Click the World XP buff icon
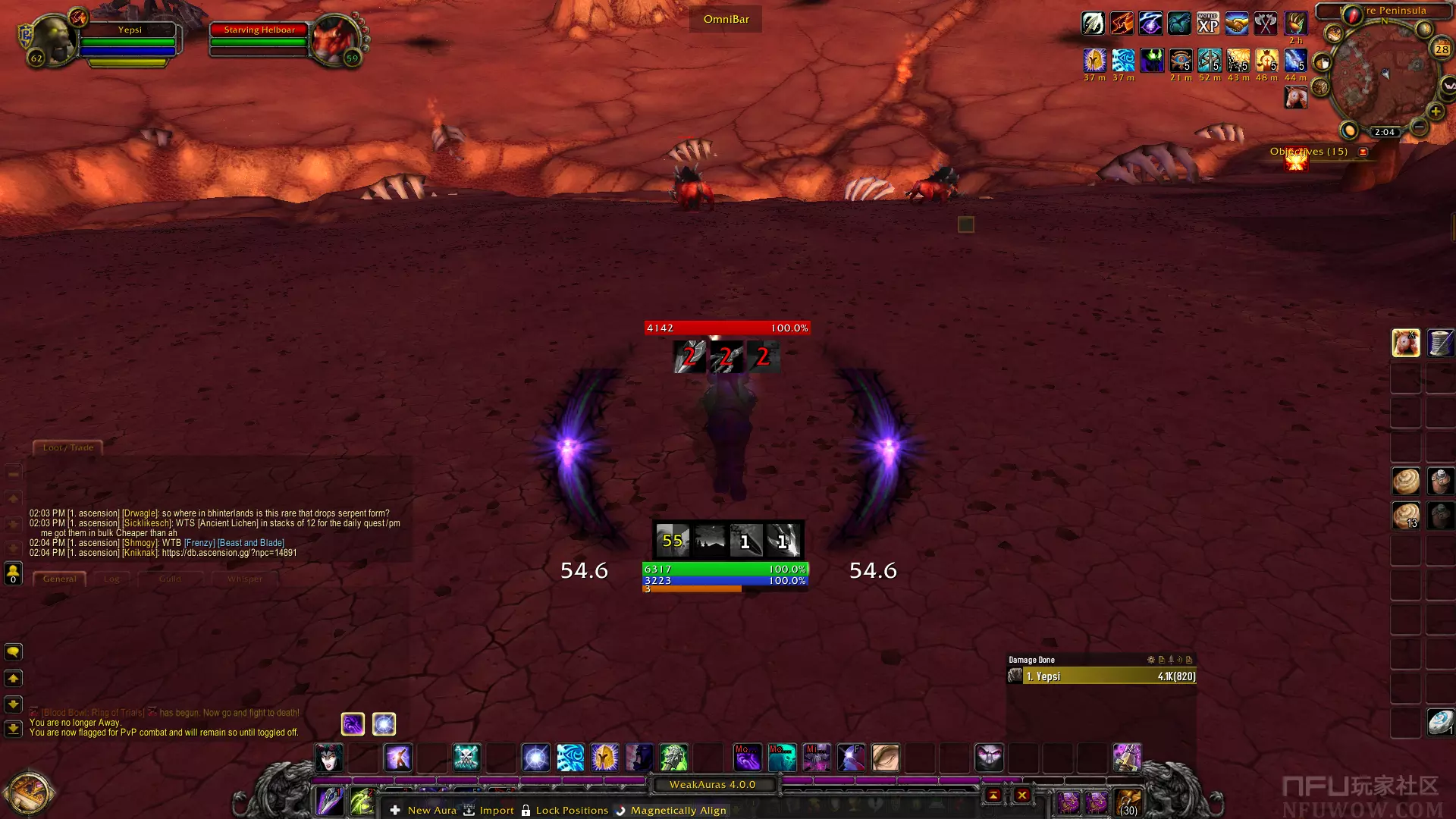 tap(1208, 24)
